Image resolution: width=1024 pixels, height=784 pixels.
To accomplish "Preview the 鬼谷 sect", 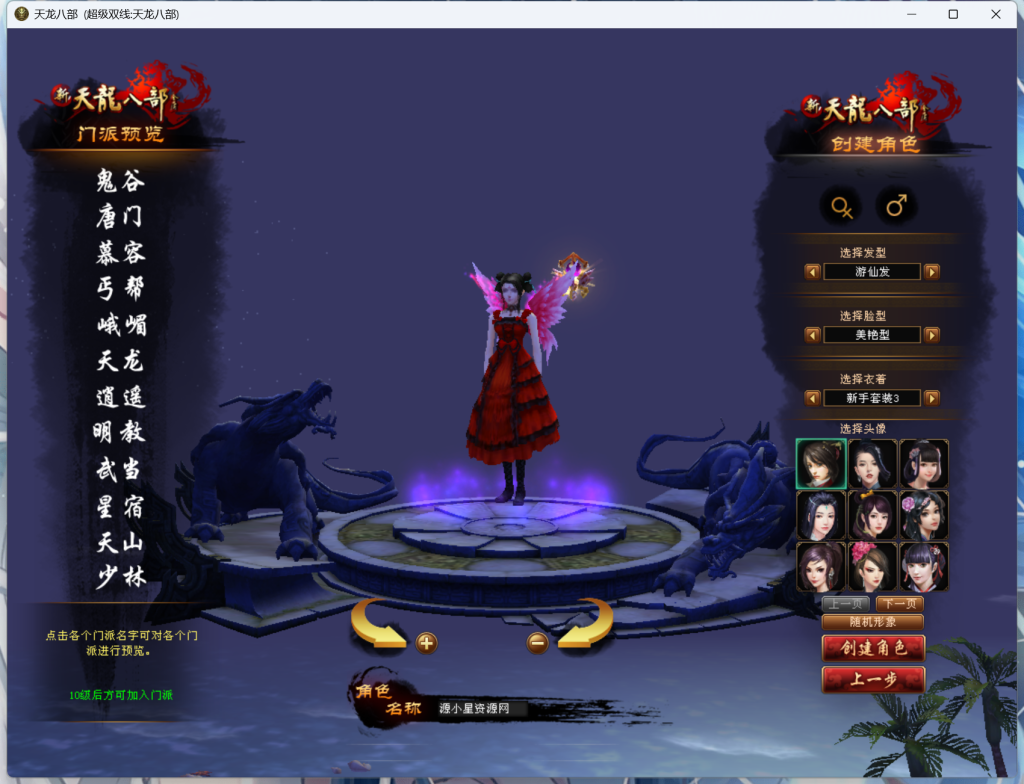I will tap(120, 181).
